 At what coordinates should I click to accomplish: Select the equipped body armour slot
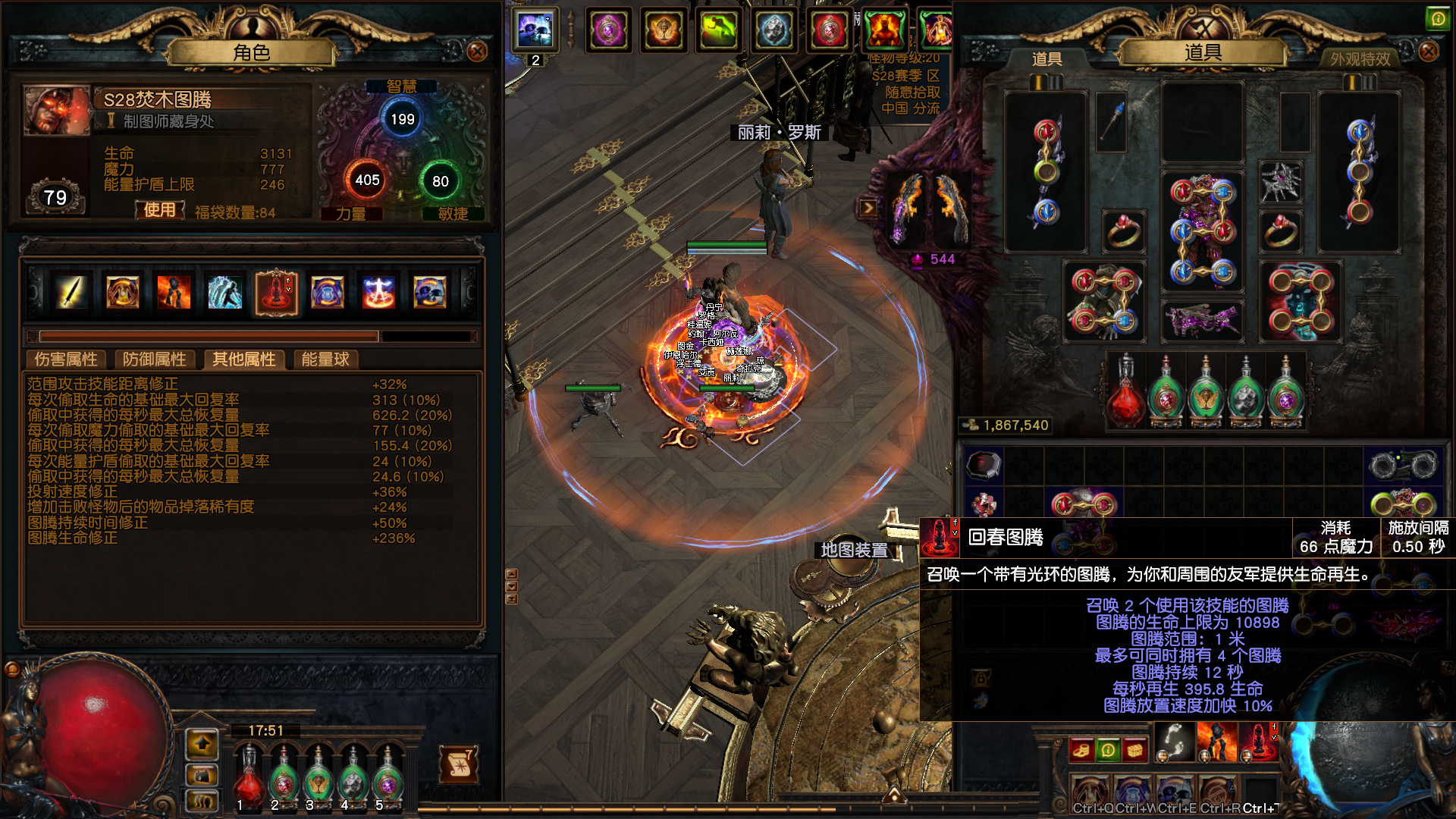point(1202,231)
